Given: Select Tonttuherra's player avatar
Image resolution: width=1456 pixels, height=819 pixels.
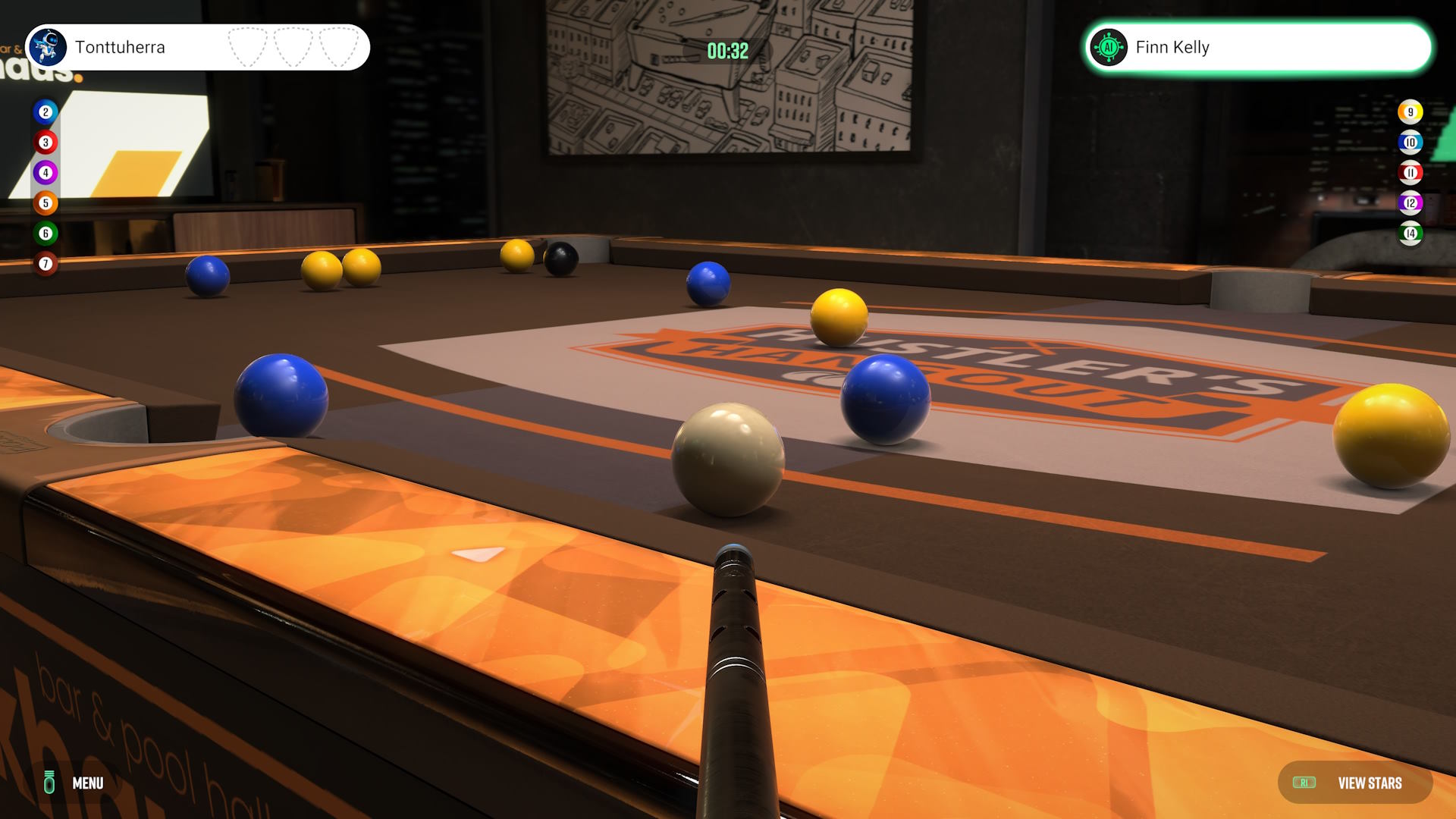Looking at the screenshot, I should [47, 47].
